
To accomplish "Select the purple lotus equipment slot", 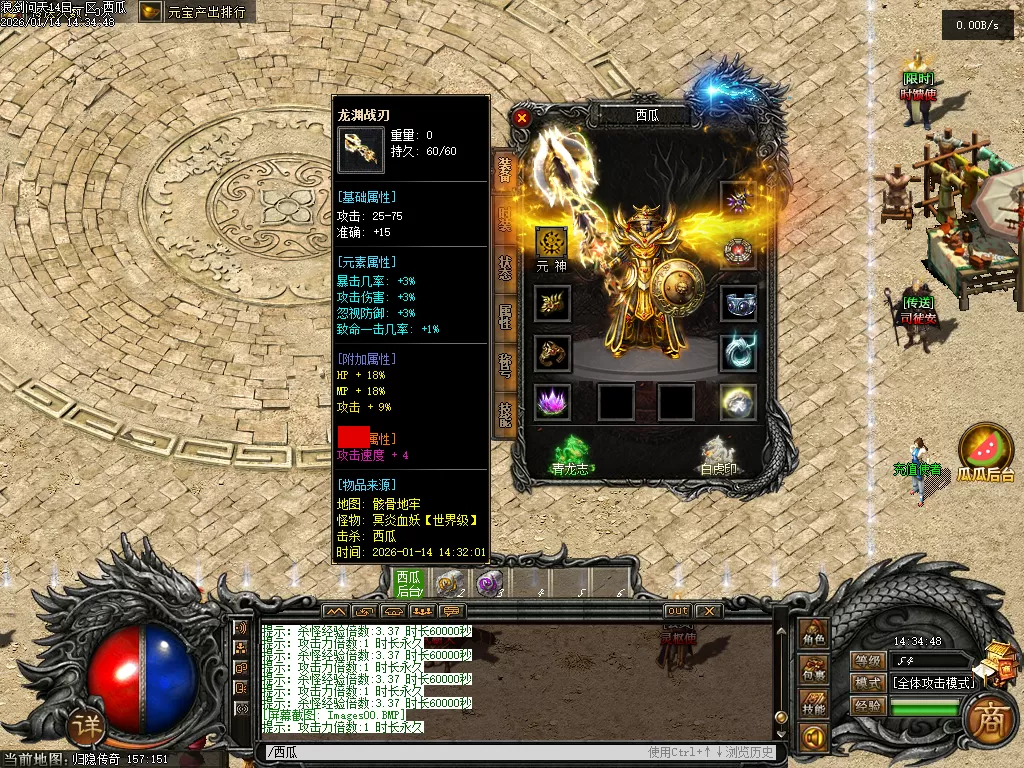I will click(x=552, y=401).
